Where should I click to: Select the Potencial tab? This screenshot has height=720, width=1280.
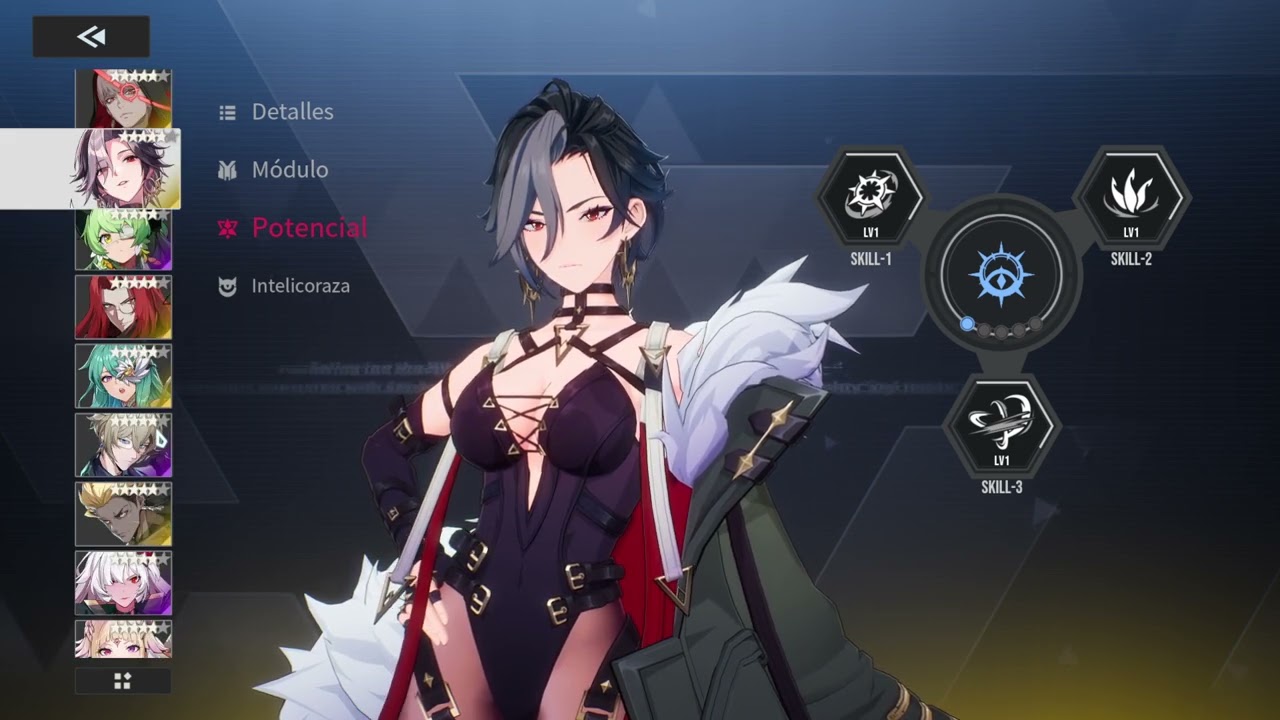pyautogui.click(x=308, y=228)
